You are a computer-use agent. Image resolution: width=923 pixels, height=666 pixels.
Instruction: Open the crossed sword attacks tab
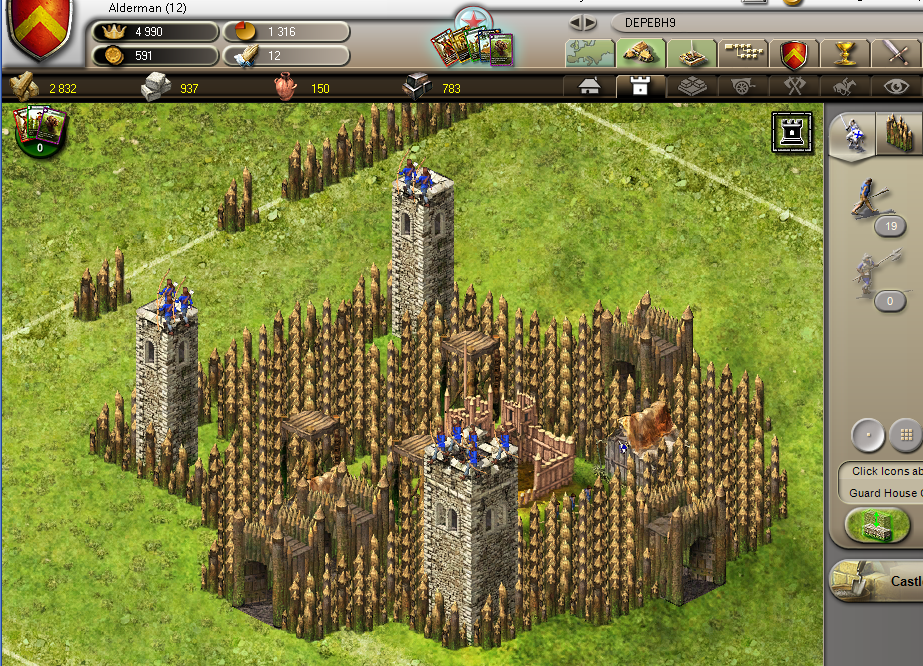tap(893, 52)
